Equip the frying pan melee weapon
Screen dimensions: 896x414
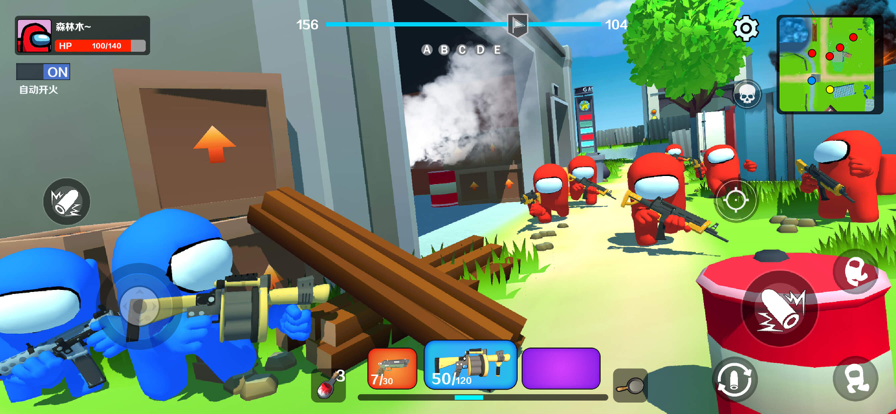630,384
